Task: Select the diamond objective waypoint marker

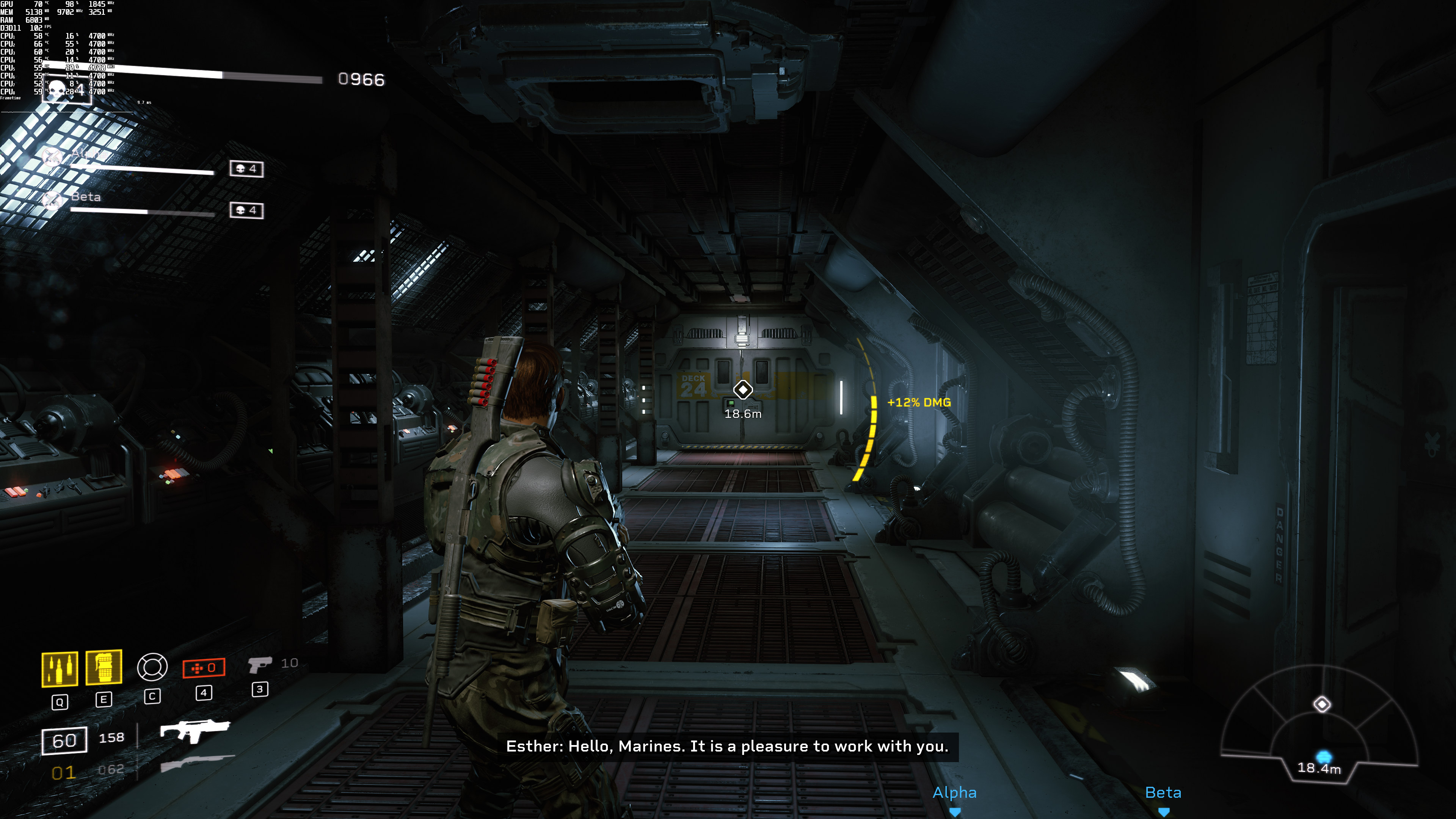Action: tap(743, 389)
